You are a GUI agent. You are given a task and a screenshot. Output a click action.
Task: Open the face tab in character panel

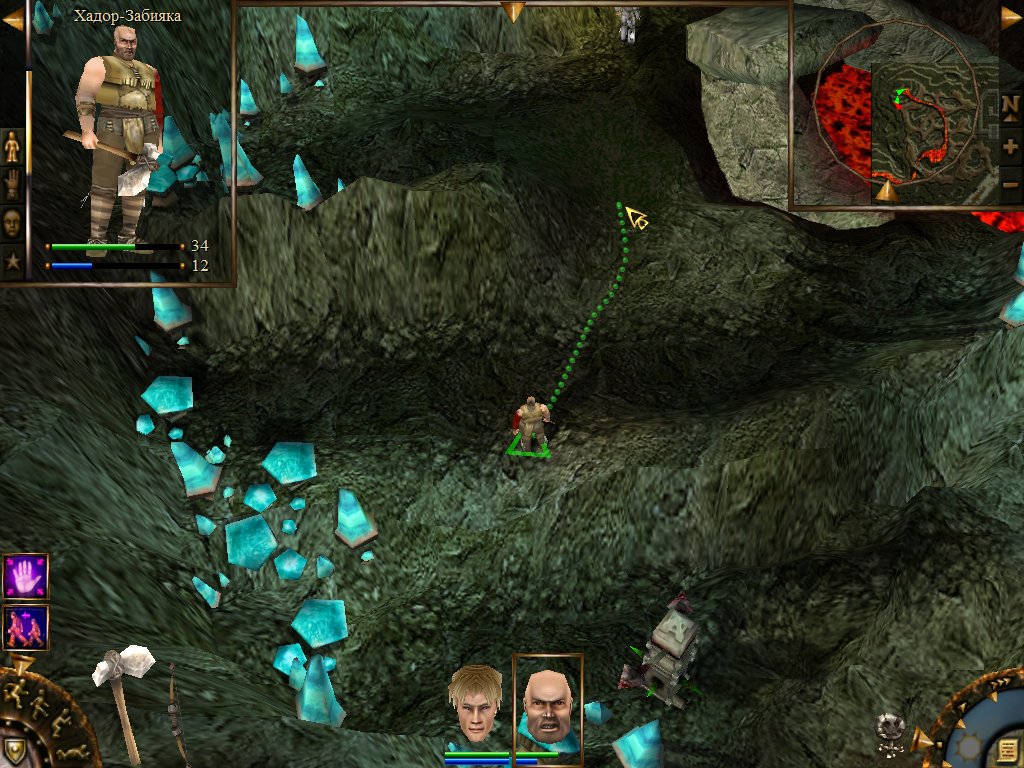pyautogui.click(x=13, y=222)
